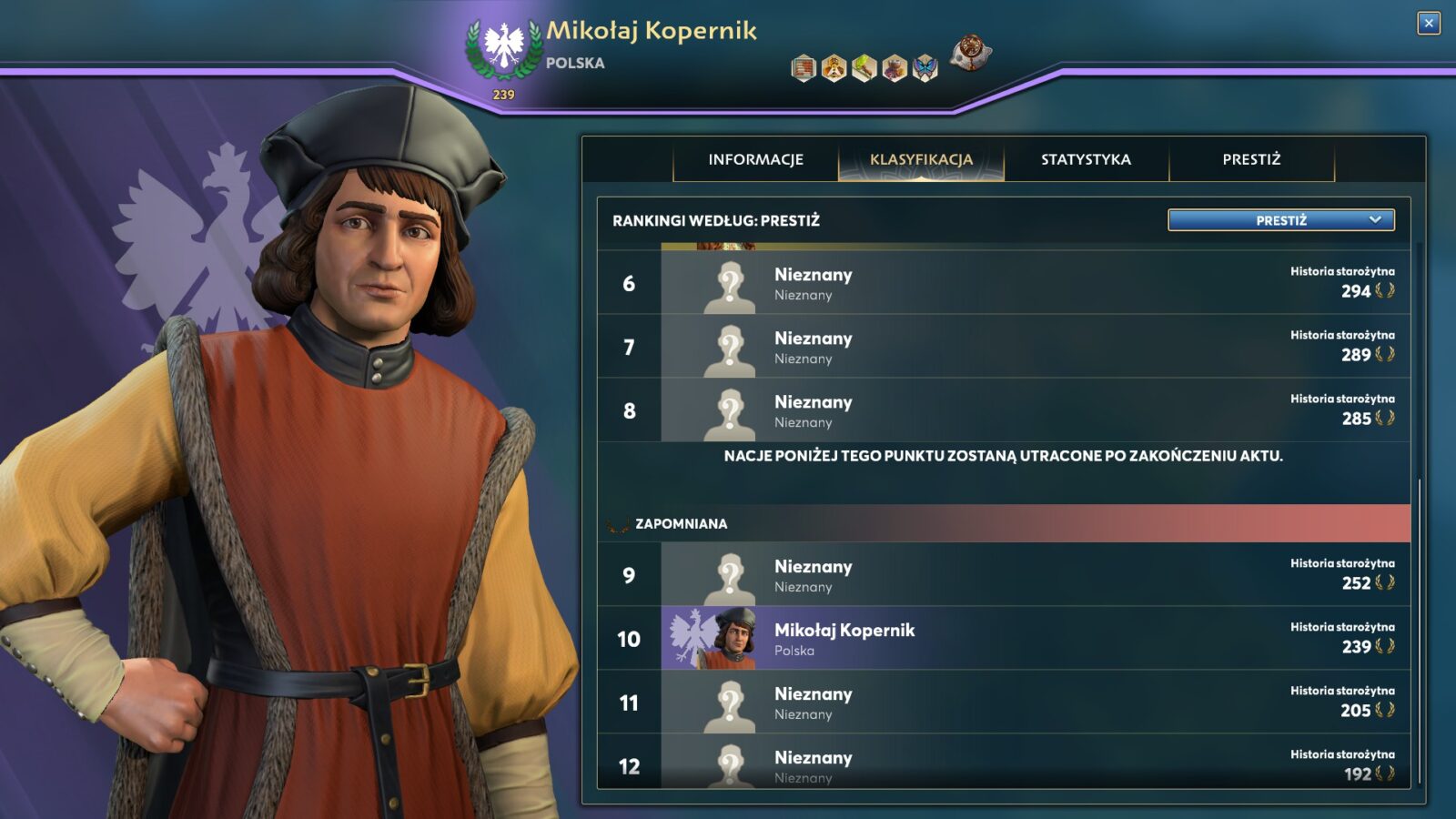Select the rank 9 unknown leader row
The width and height of the screenshot is (1456, 819).
tap(1003, 575)
